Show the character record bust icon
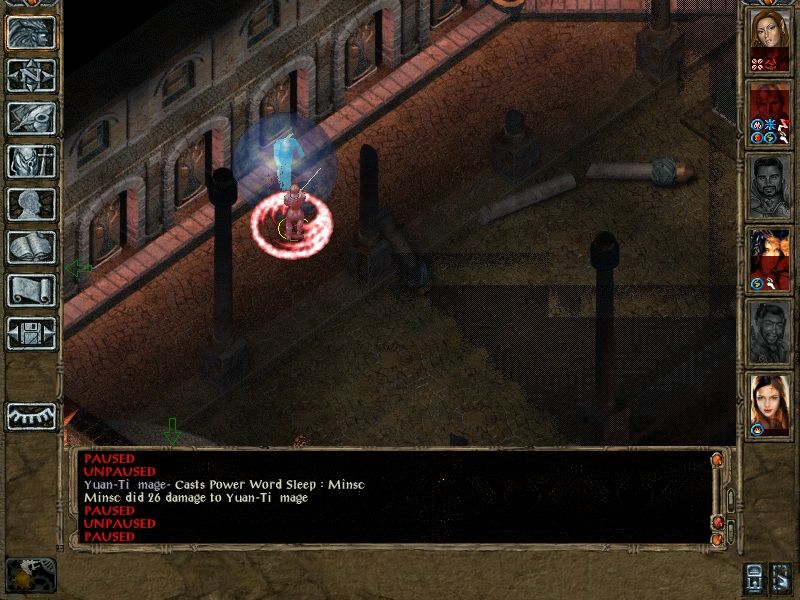800x600 pixels. 31,204
